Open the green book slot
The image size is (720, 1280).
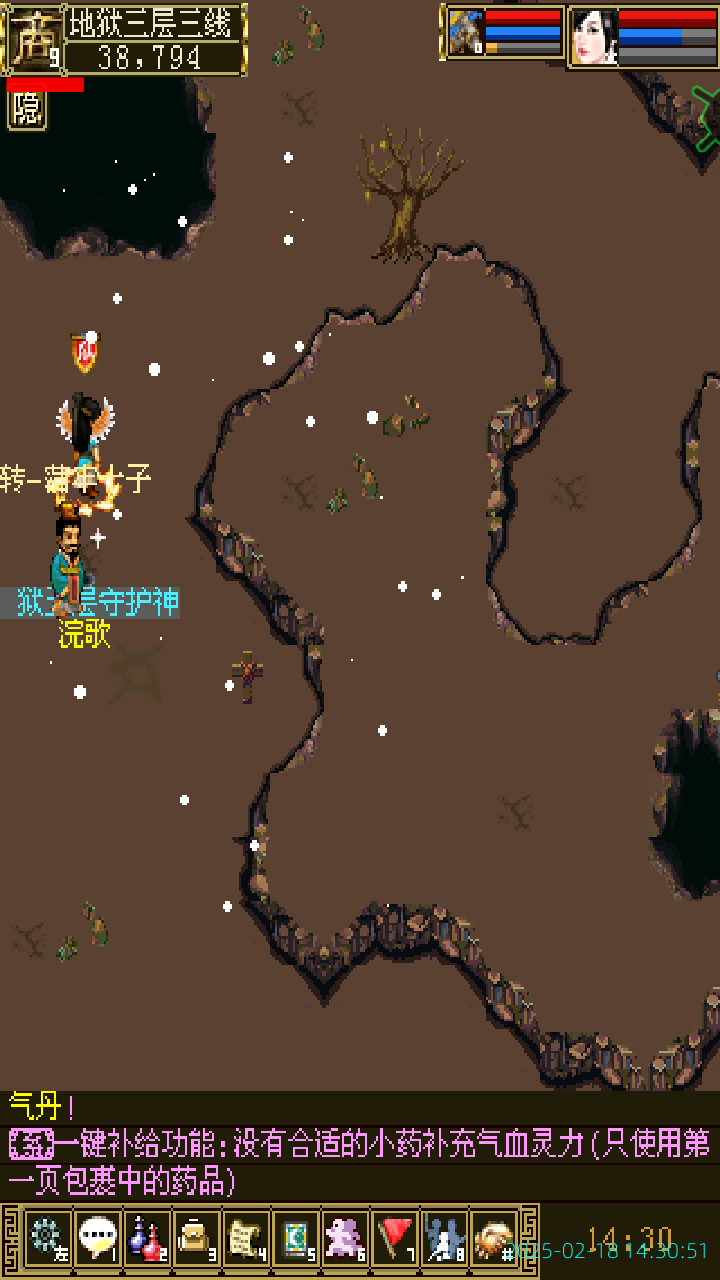tap(295, 1238)
